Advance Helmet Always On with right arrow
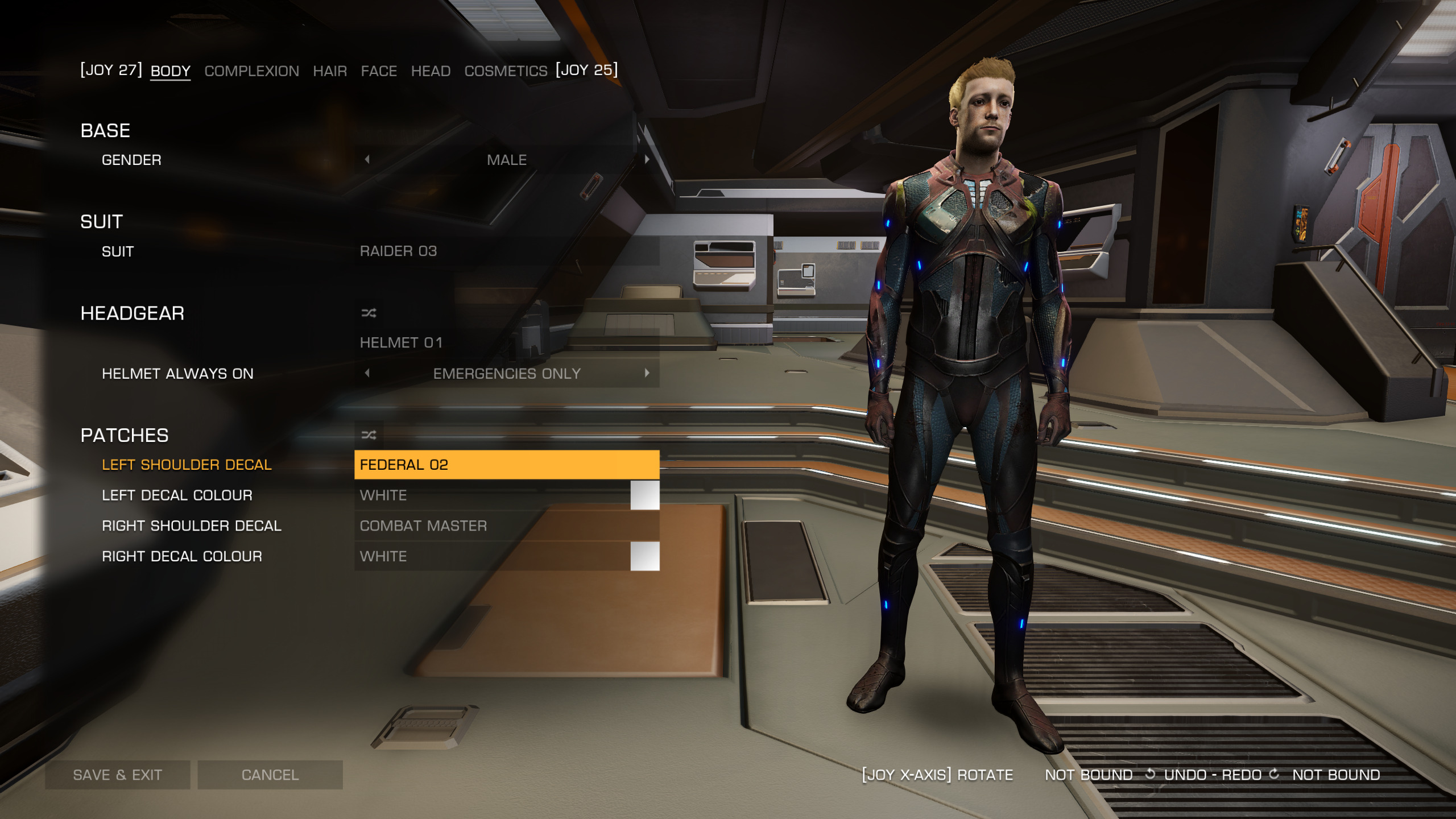This screenshot has width=1456, height=819. tap(647, 373)
